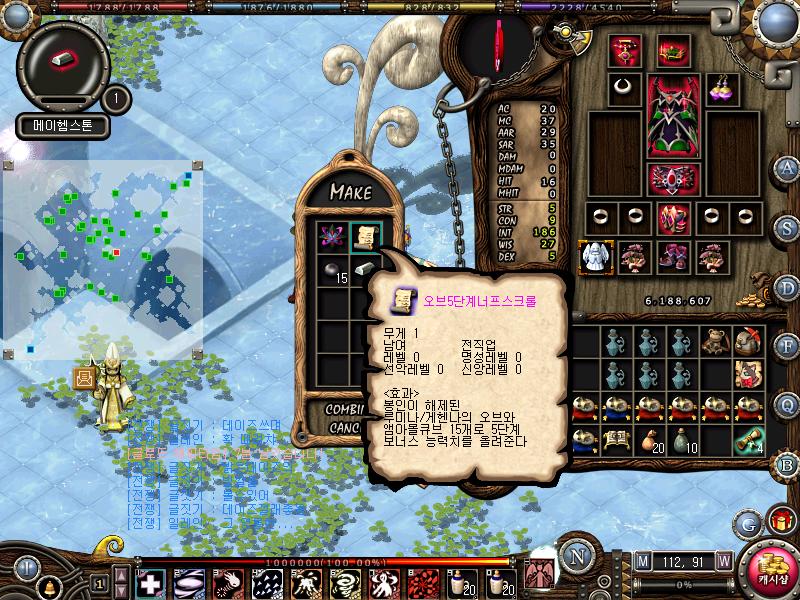Select the equipped necklace slot
The width and height of the screenshot is (800, 600).
click(x=625, y=88)
